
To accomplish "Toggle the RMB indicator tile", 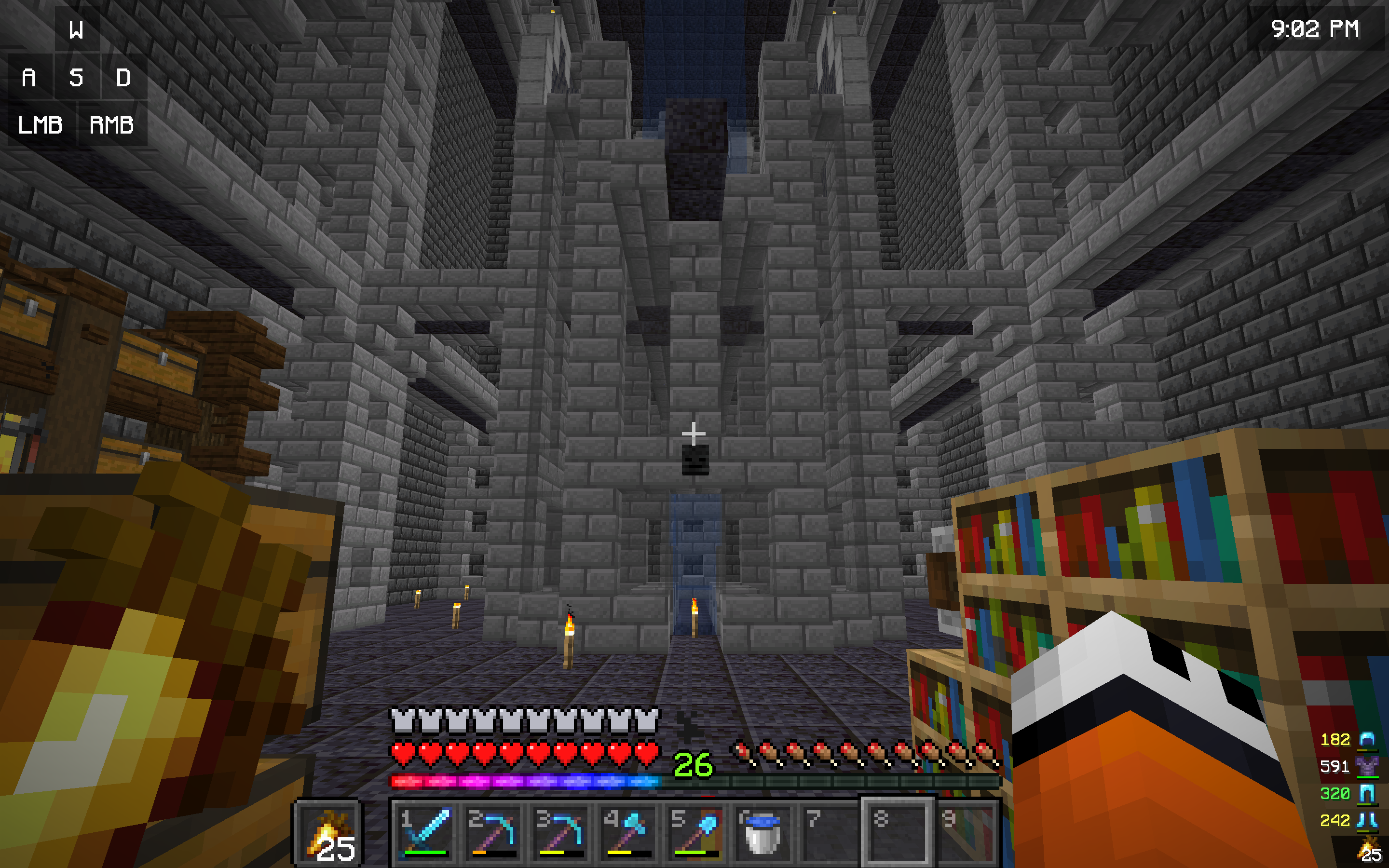I will [112, 125].
